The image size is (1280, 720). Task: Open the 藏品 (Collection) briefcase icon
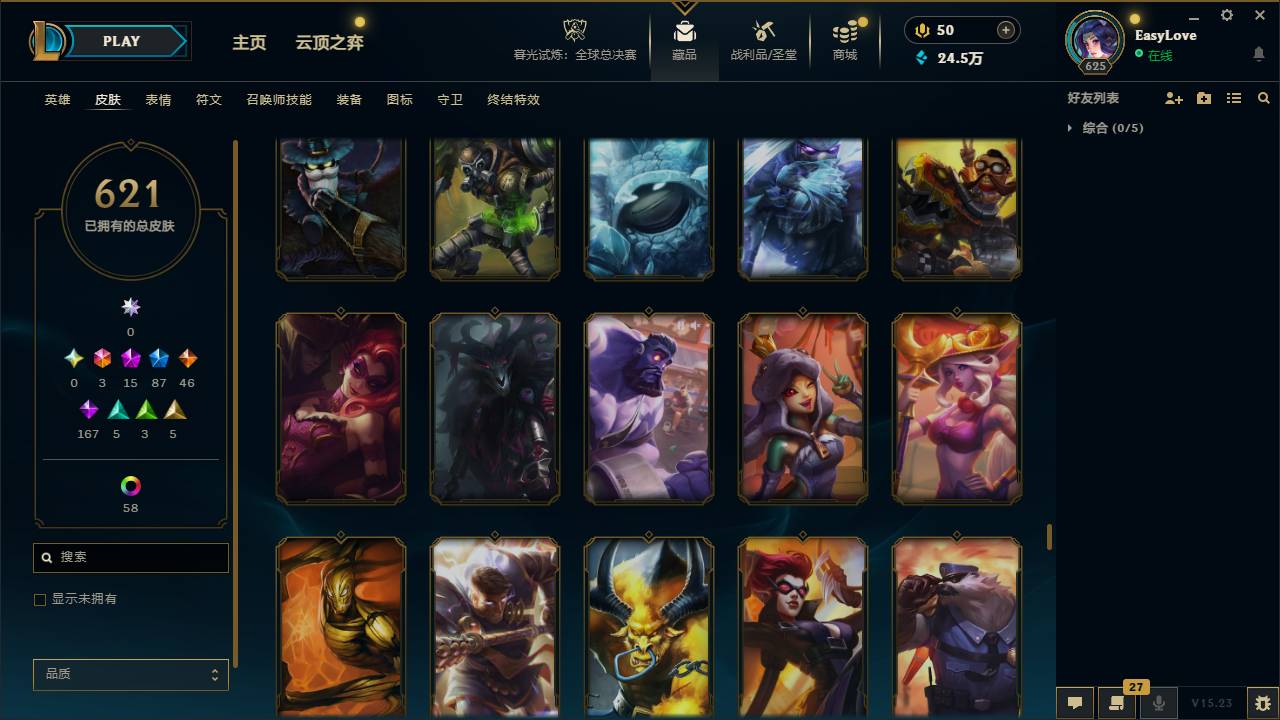[685, 31]
